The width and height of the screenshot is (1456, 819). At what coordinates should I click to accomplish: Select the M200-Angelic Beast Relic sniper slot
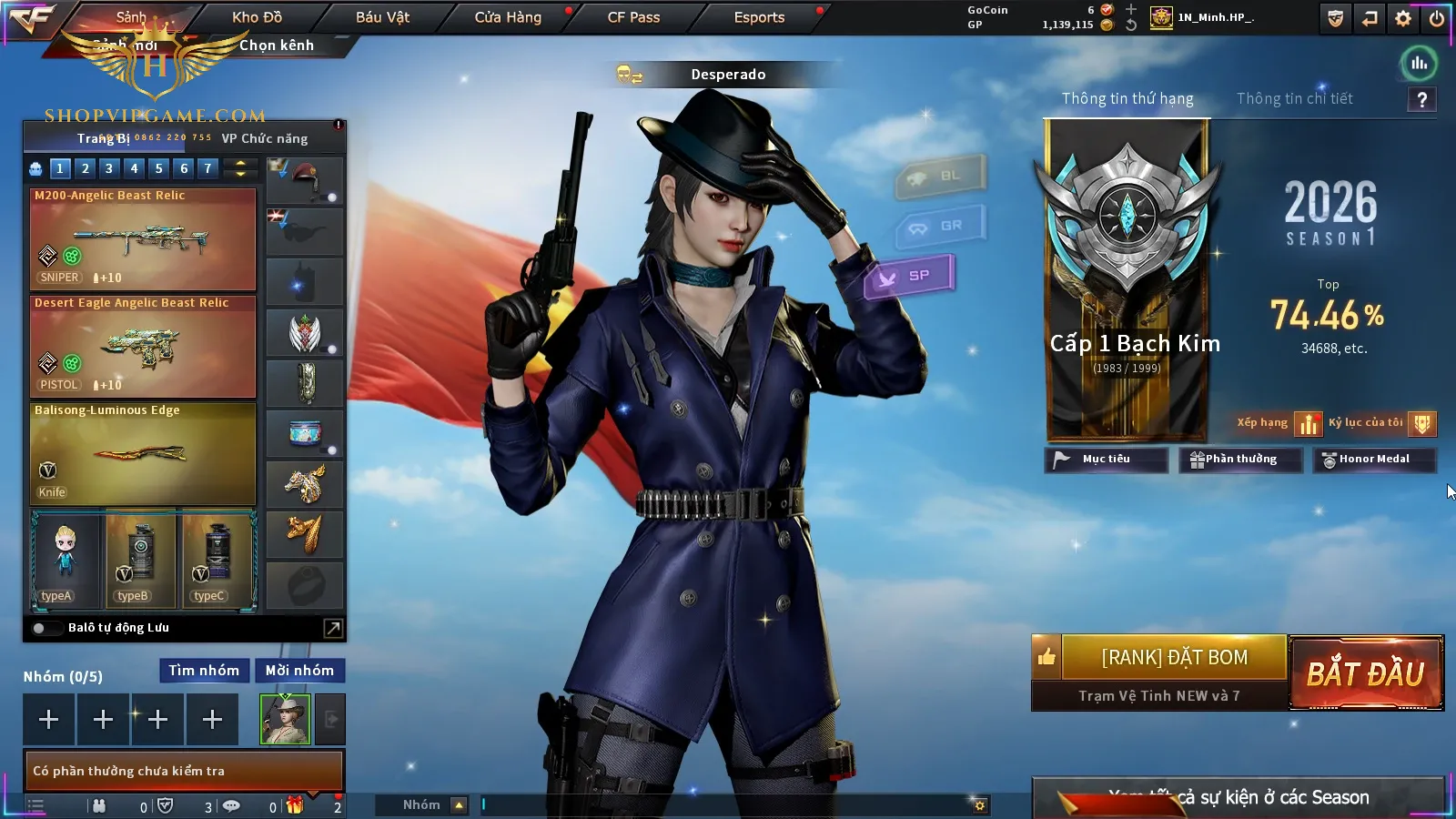click(x=143, y=238)
